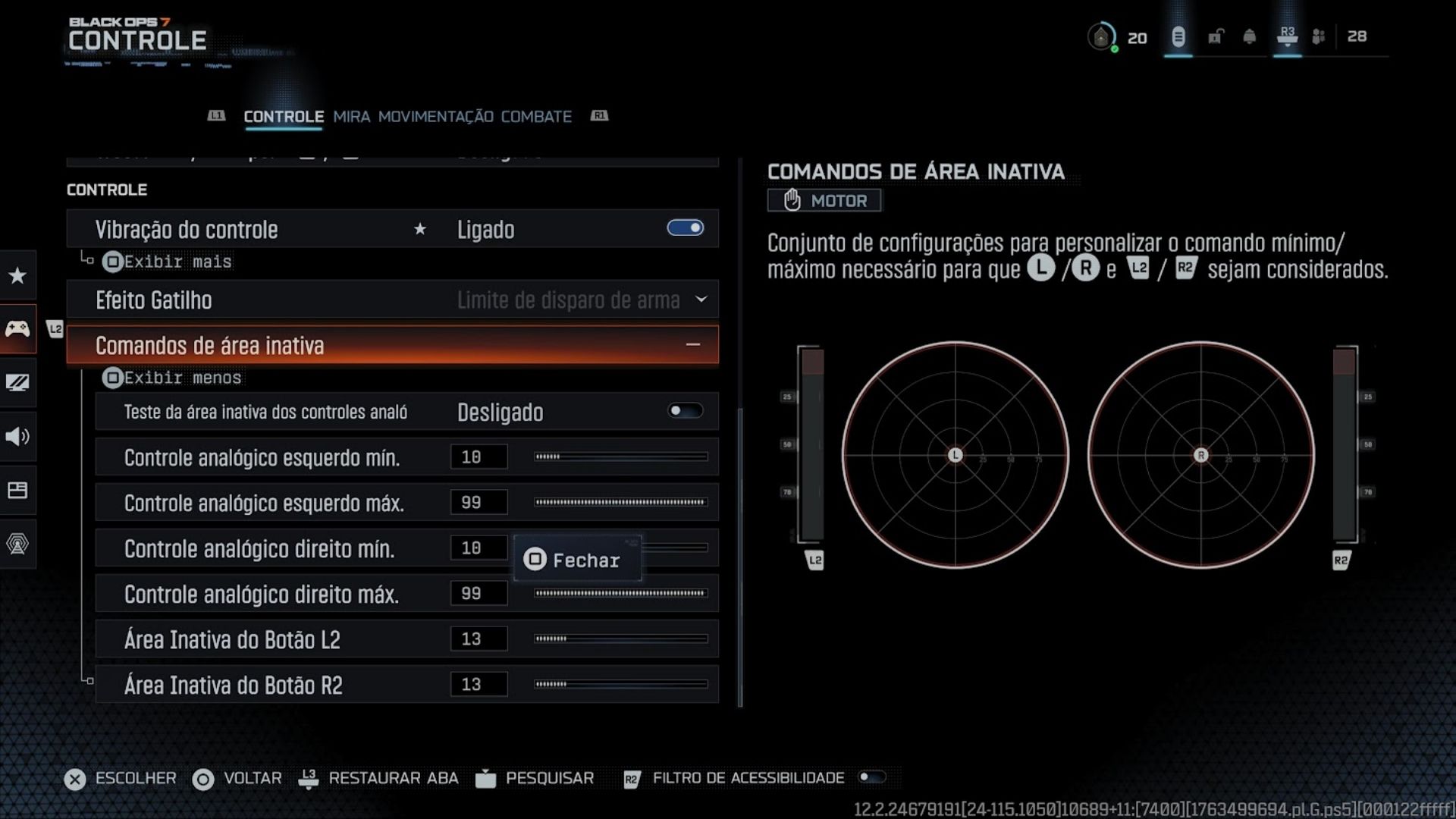
Task: Open the notifications bell icon
Action: tap(1249, 36)
